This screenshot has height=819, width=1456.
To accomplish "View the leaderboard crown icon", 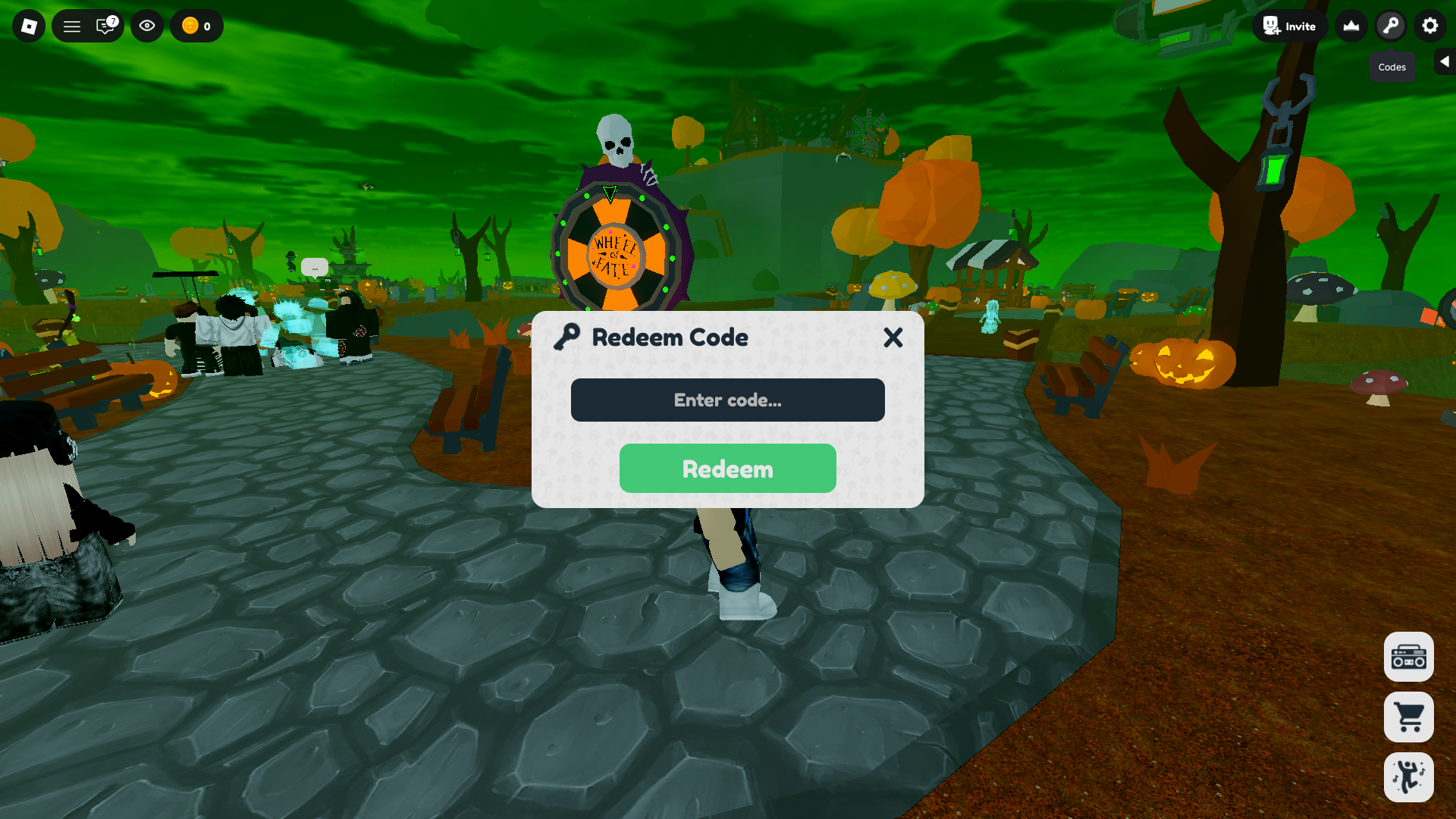I will pyautogui.click(x=1351, y=25).
